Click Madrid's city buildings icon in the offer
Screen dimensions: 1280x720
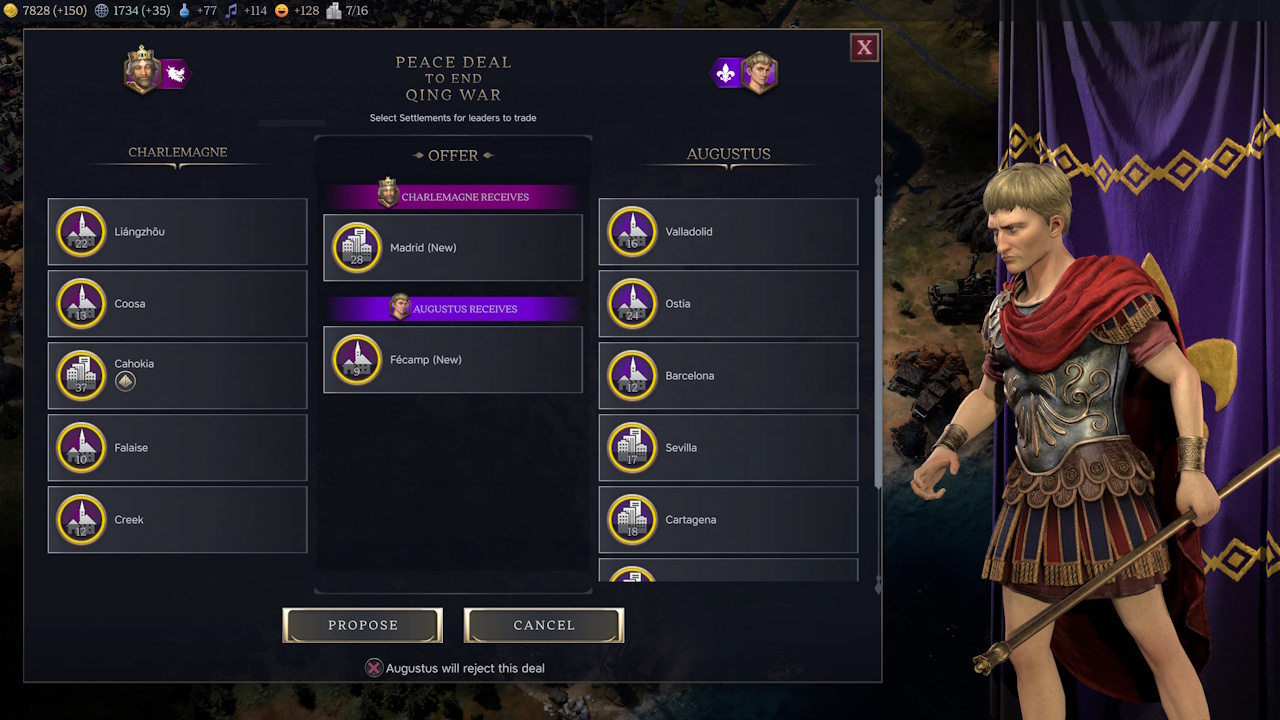click(x=355, y=247)
